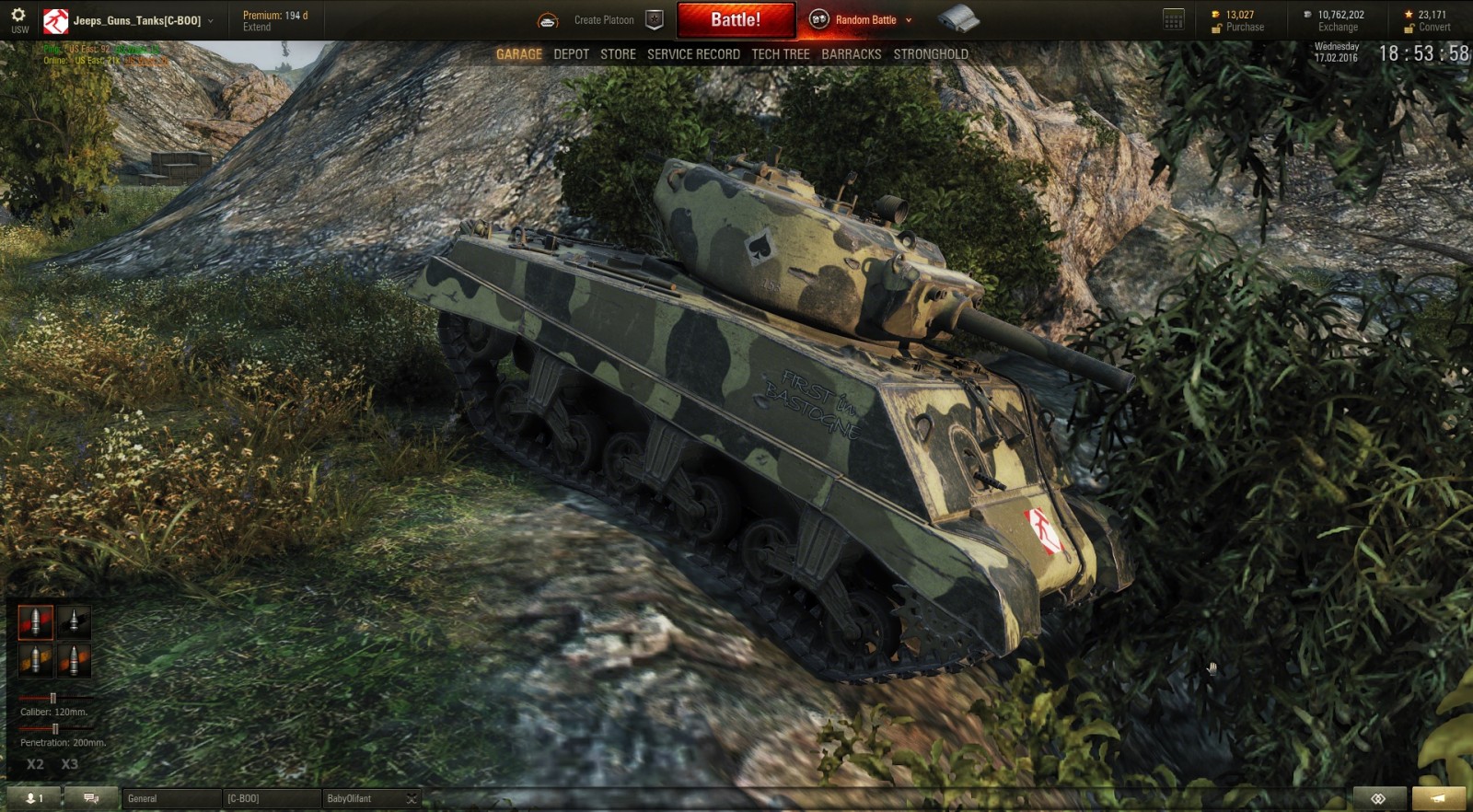The height and width of the screenshot is (812, 1473).
Task: Open the clan emblem icon beside Create Platoon
Action: pos(654,17)
